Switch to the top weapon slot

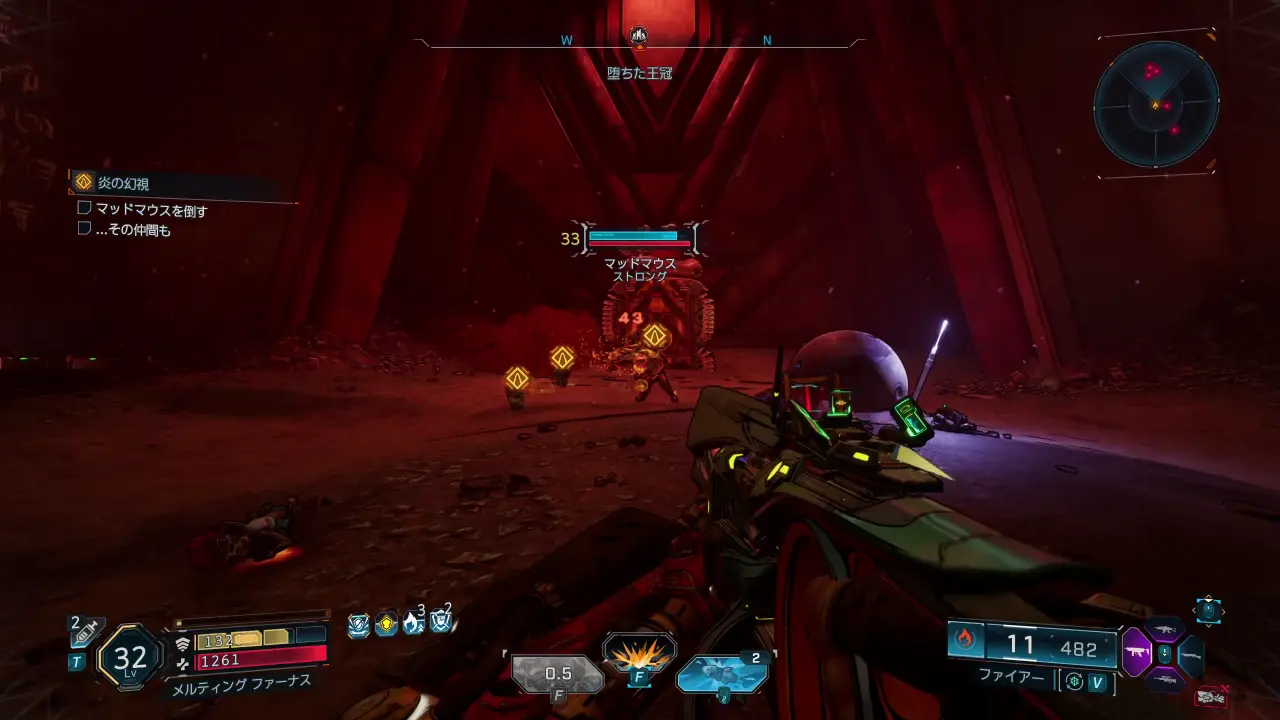pos(1163,629)
